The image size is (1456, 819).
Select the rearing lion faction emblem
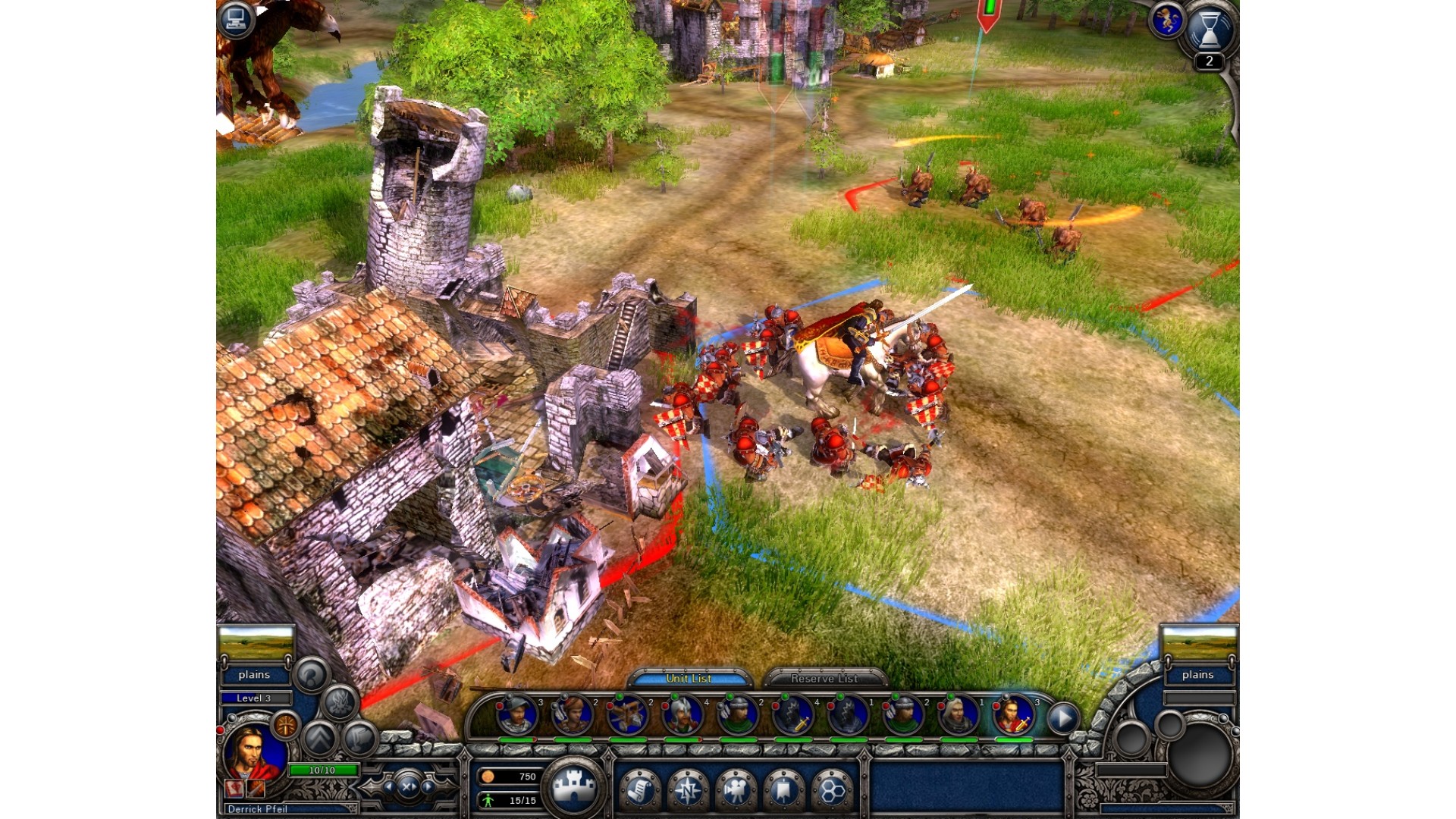[1166, 19]
